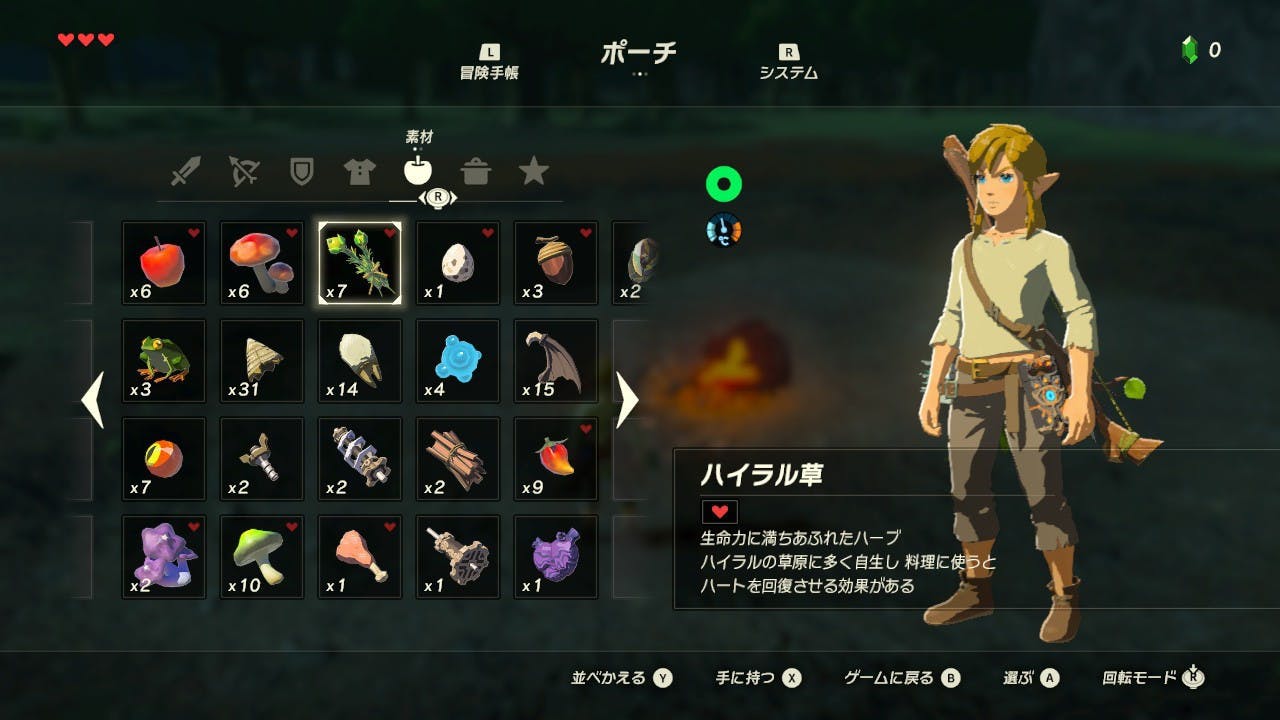Open the star key items tab
The height and width of the screenshot is (720, 1280).
pos(534,172)
